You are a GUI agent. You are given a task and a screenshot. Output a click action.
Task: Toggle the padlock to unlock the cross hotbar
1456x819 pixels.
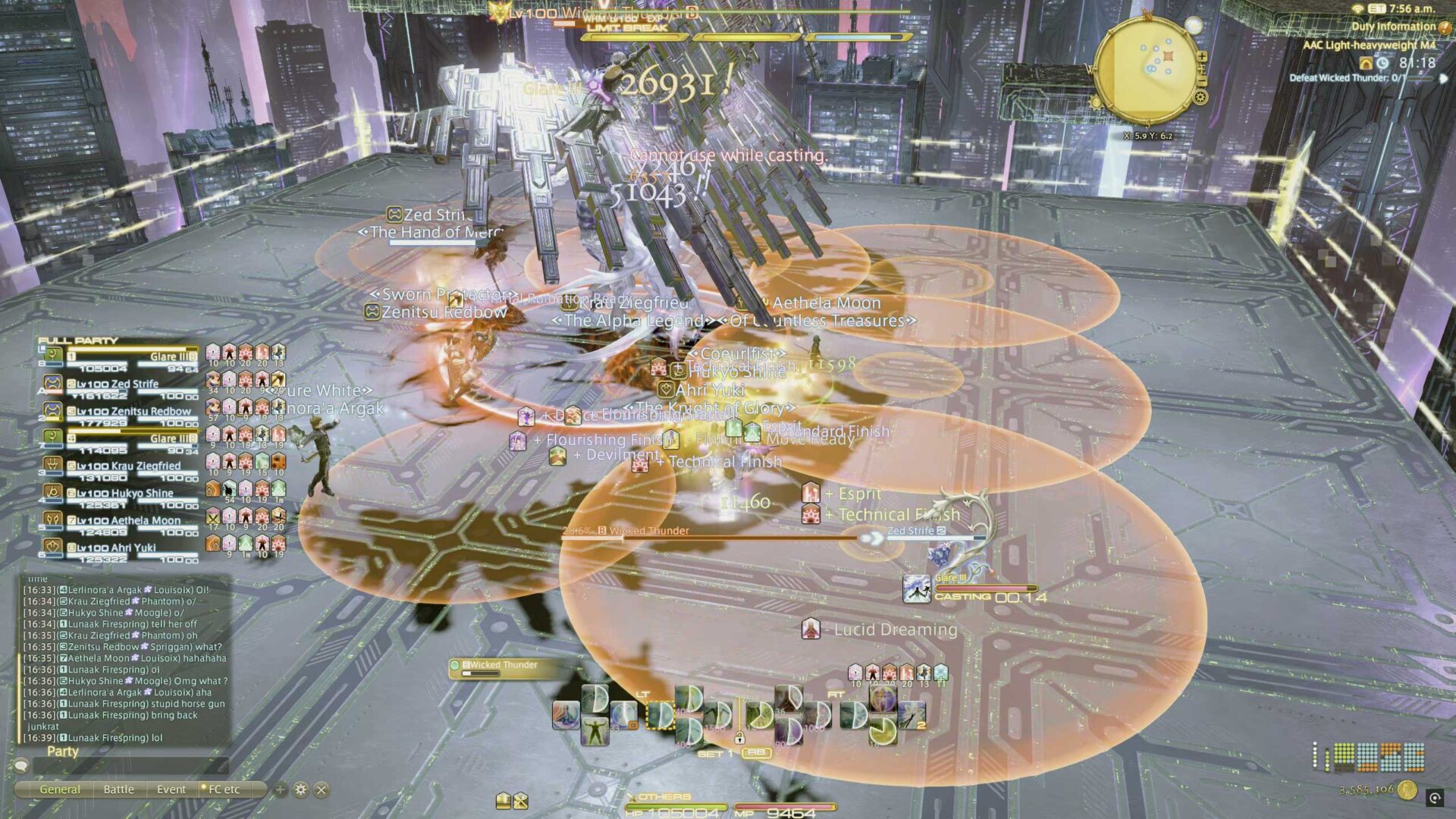point(740,739)
